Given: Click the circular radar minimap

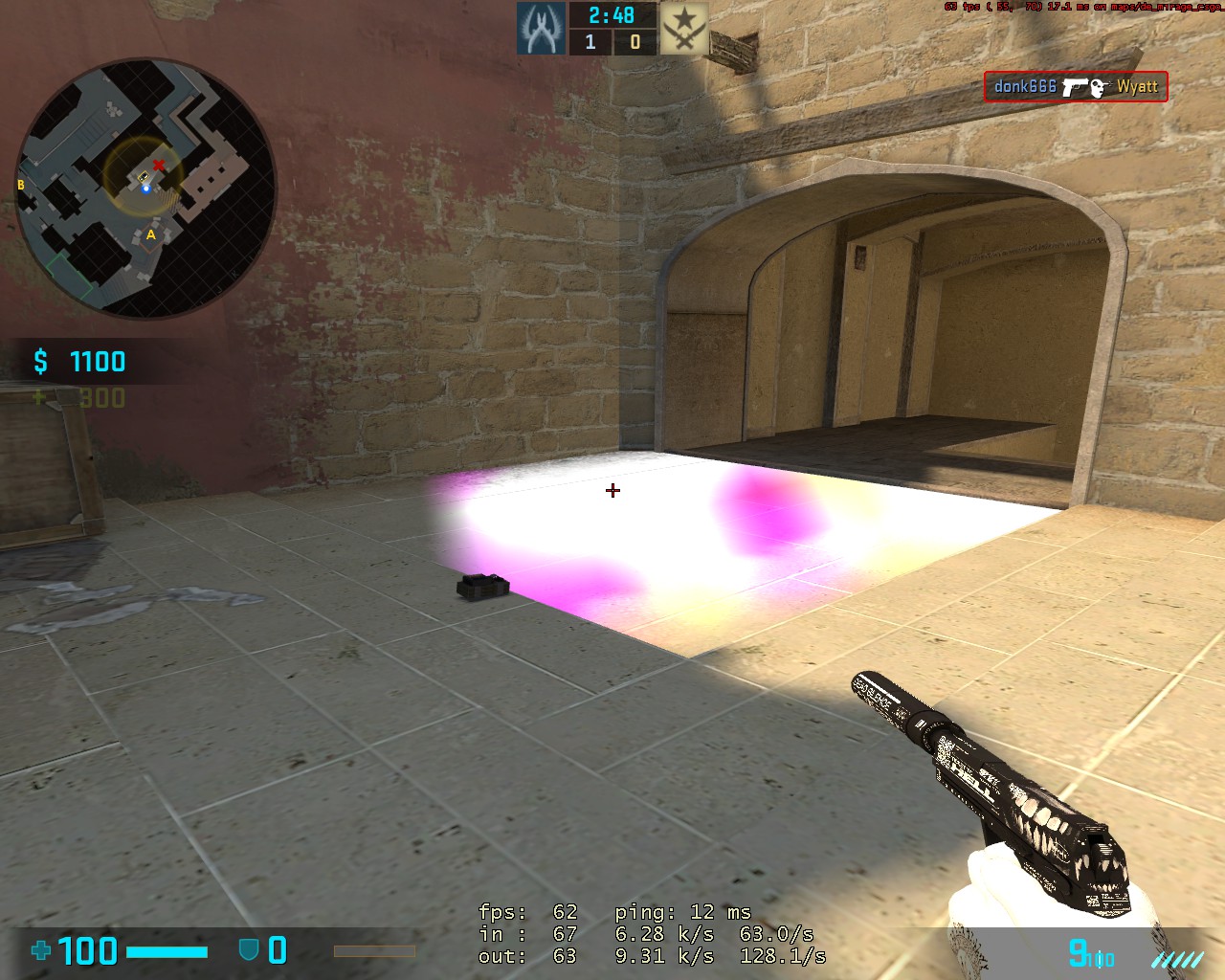Looking at the screenshot, I should pos(145,188).
